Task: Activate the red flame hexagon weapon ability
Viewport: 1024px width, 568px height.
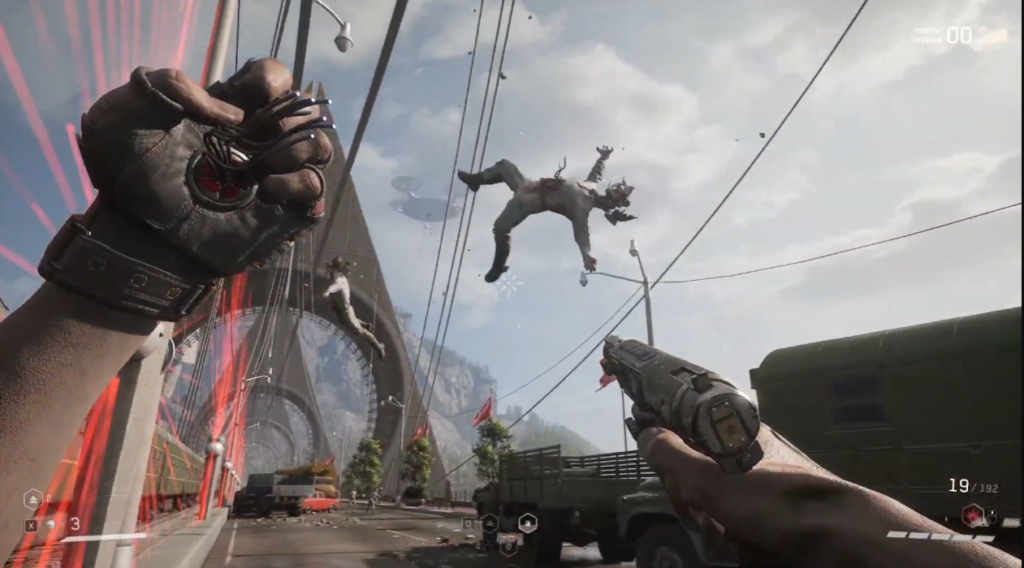Action: (969, 515)
